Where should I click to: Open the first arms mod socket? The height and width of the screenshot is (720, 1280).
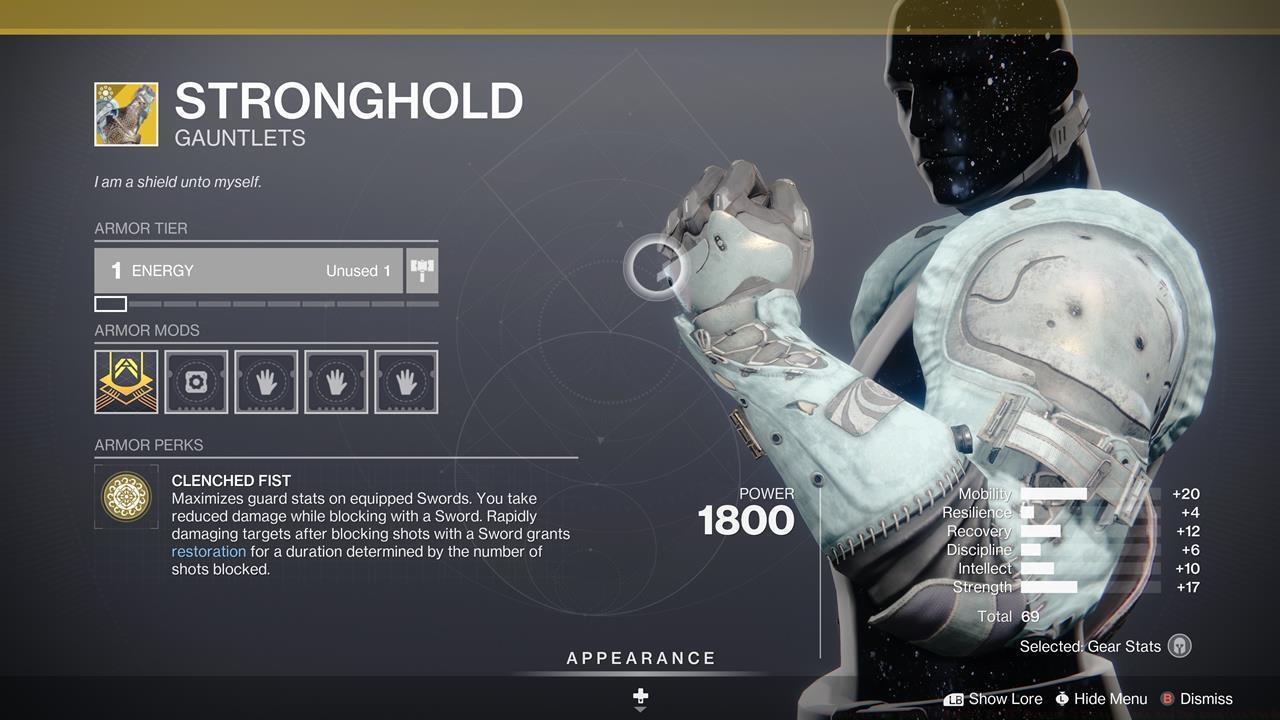[266, 380]
